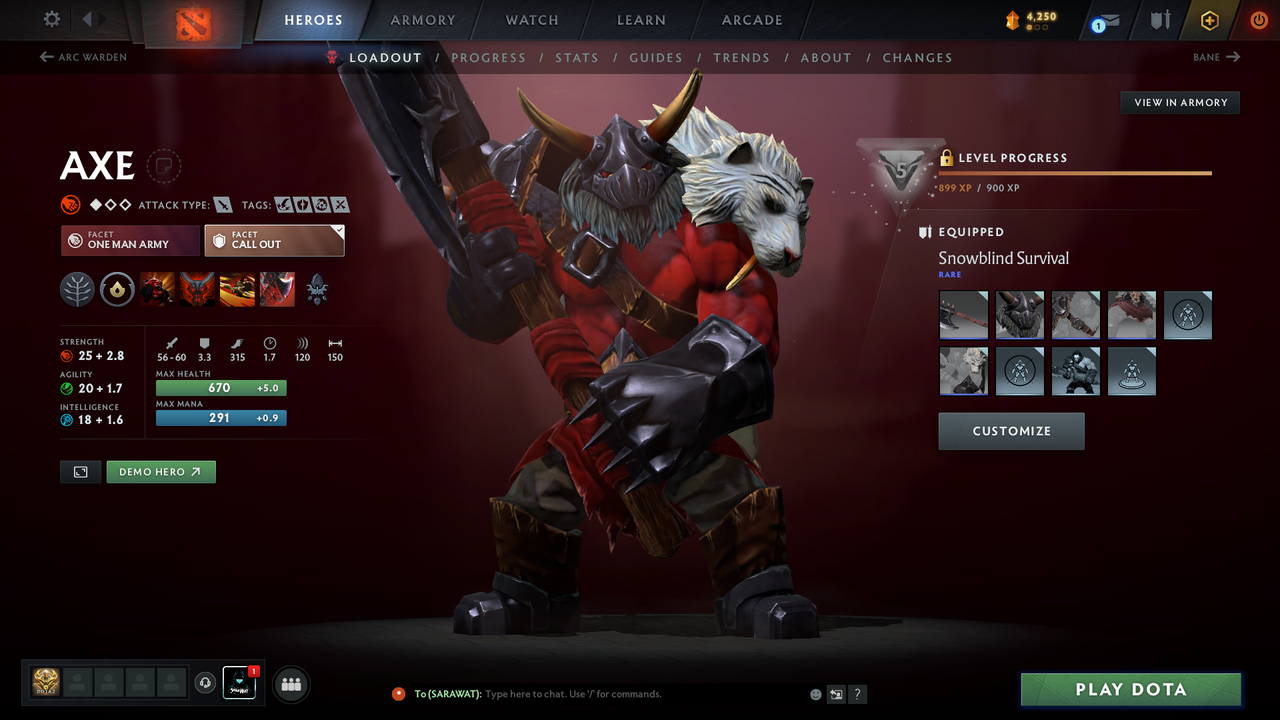Click Axe's innate ability droplet icon
The height and width of the screenshot is (720, 1280).
tap(117, 289)
